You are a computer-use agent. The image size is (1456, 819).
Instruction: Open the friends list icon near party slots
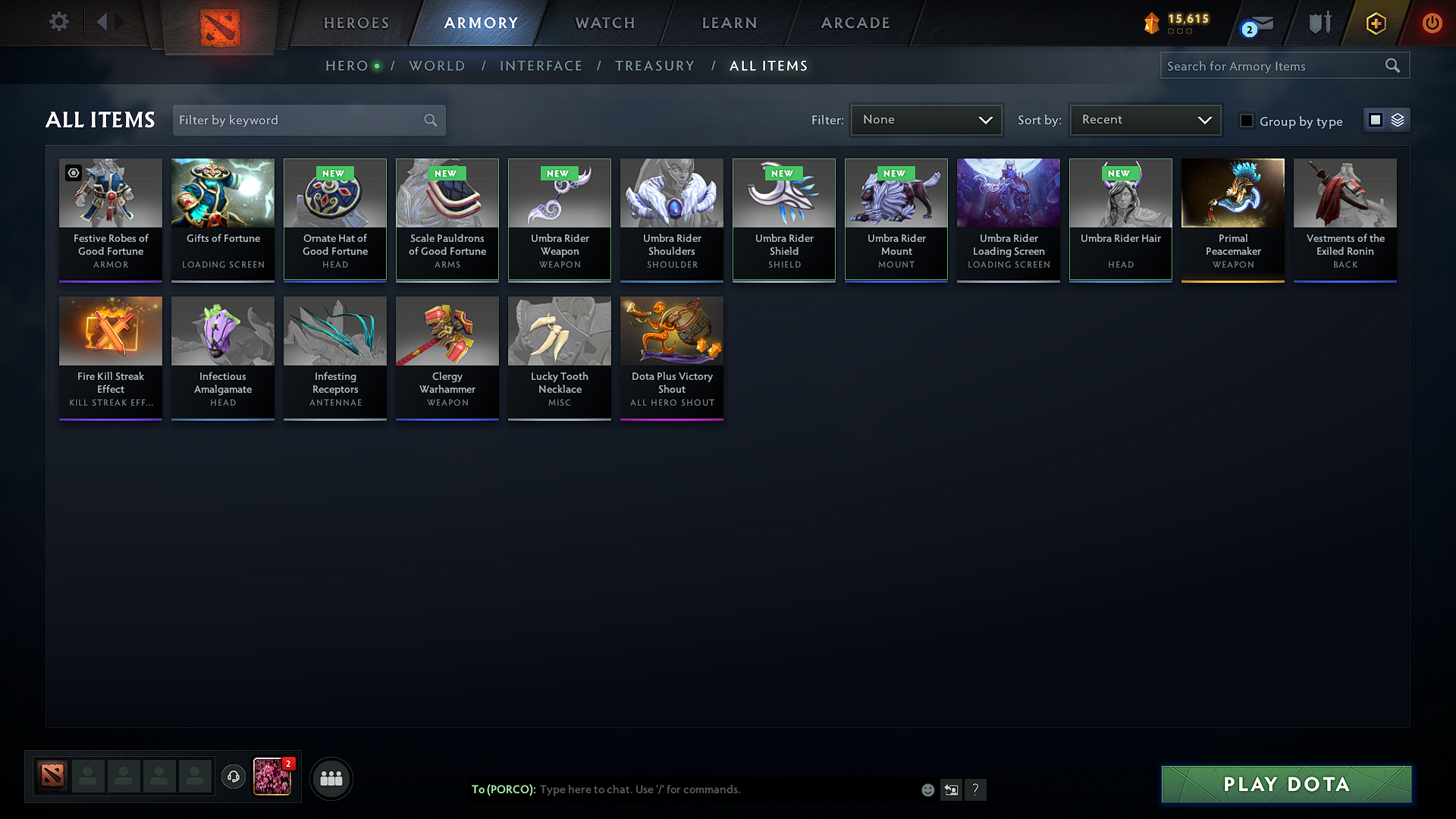click(x=331, y=778)
